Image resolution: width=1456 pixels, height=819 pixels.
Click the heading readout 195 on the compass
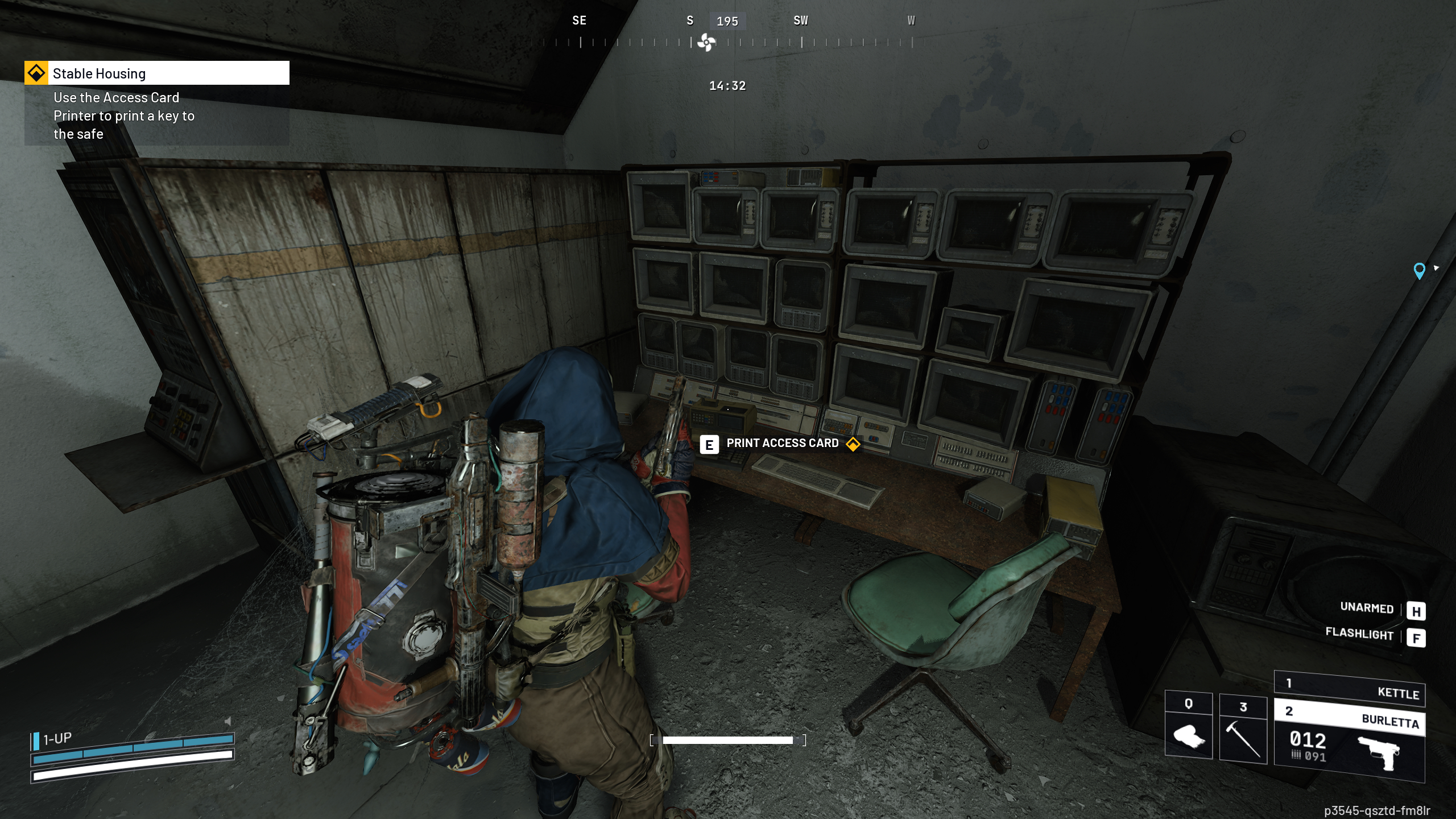click(728, 21)
